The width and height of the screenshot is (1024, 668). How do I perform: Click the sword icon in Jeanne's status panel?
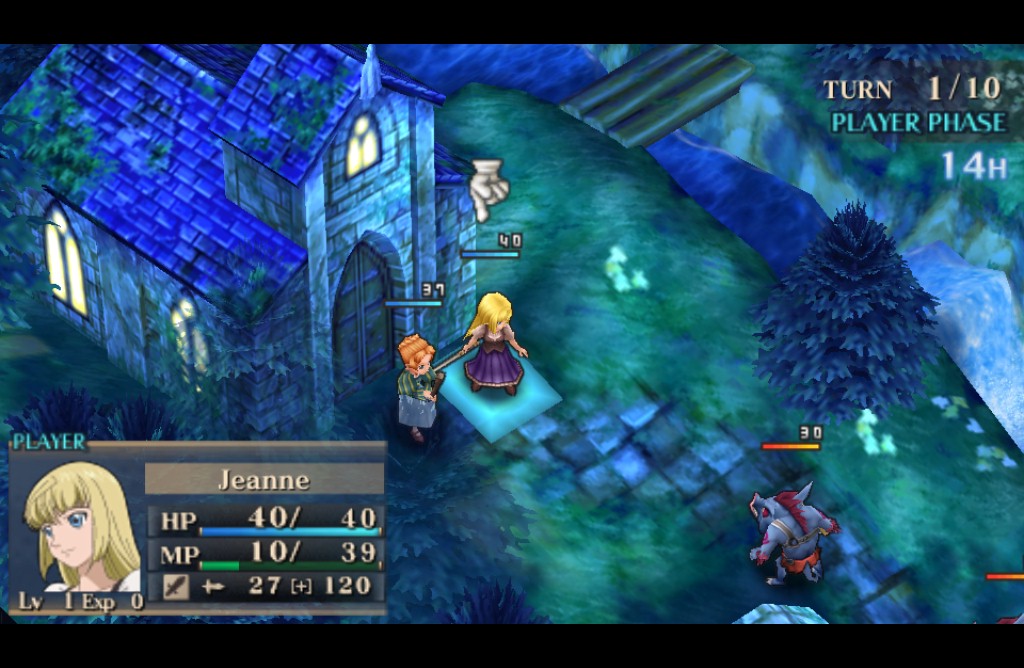click(175, 586)
